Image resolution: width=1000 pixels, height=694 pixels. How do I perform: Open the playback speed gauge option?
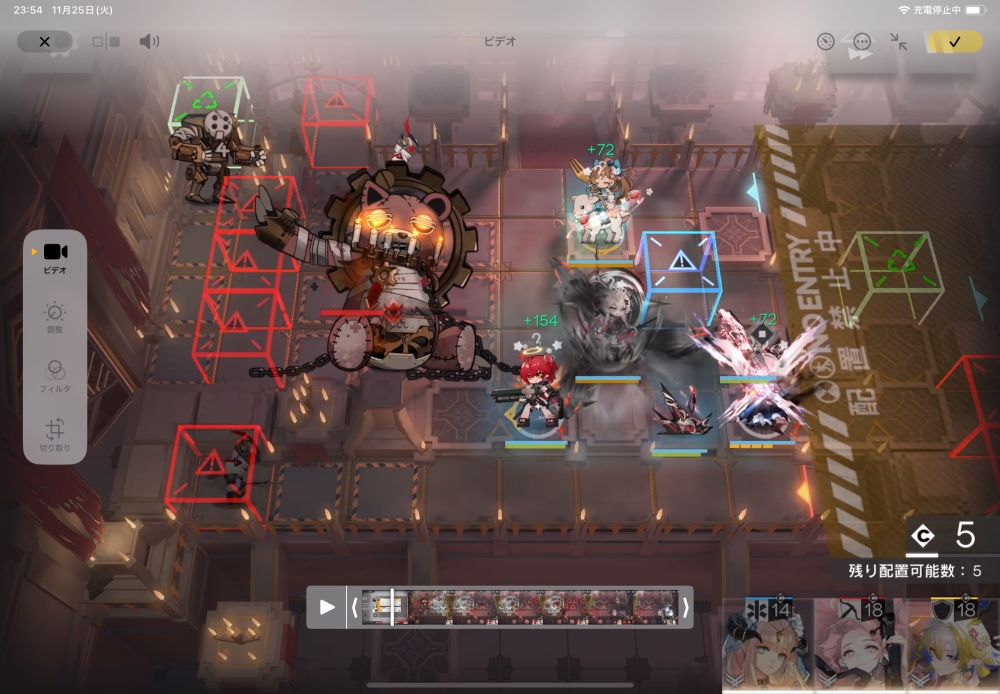point(825,42)
